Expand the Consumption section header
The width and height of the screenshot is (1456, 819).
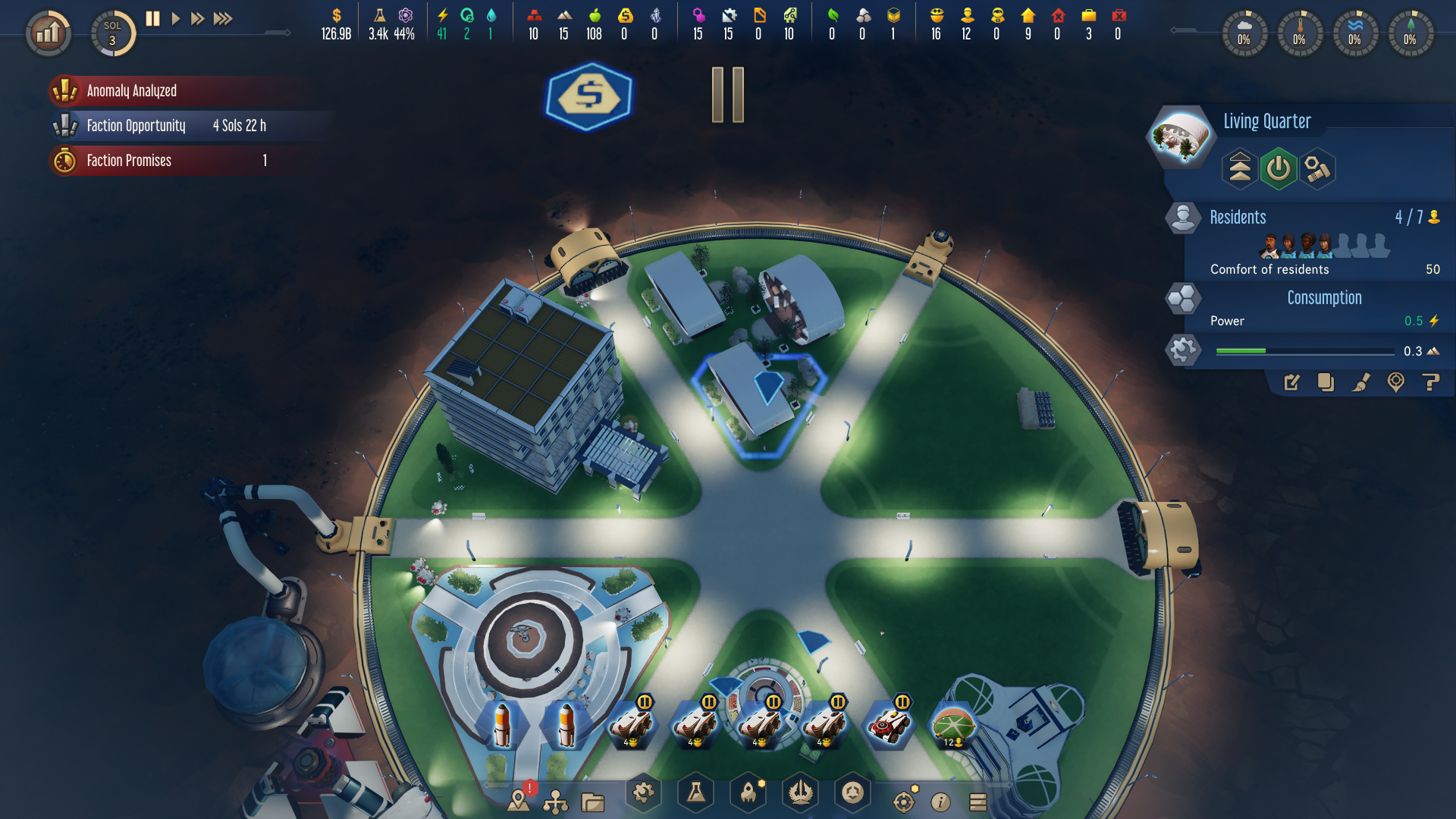[1323, 297]
